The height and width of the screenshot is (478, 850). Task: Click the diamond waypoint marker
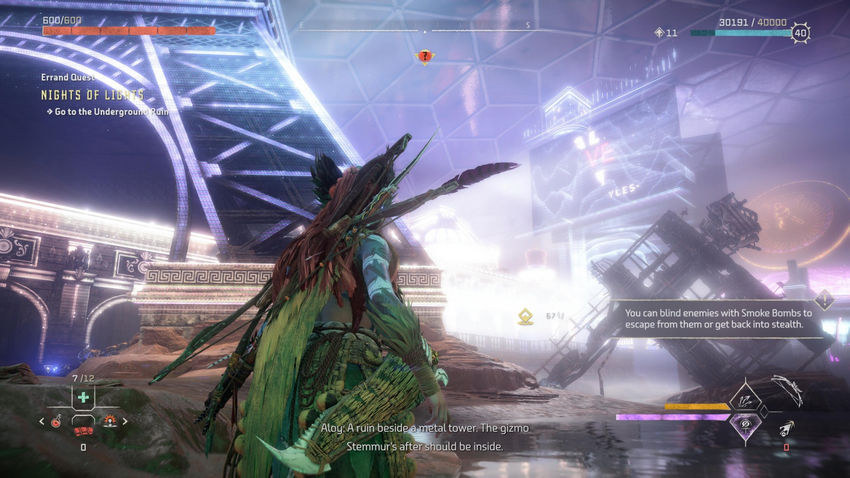[x=523, y=318]
